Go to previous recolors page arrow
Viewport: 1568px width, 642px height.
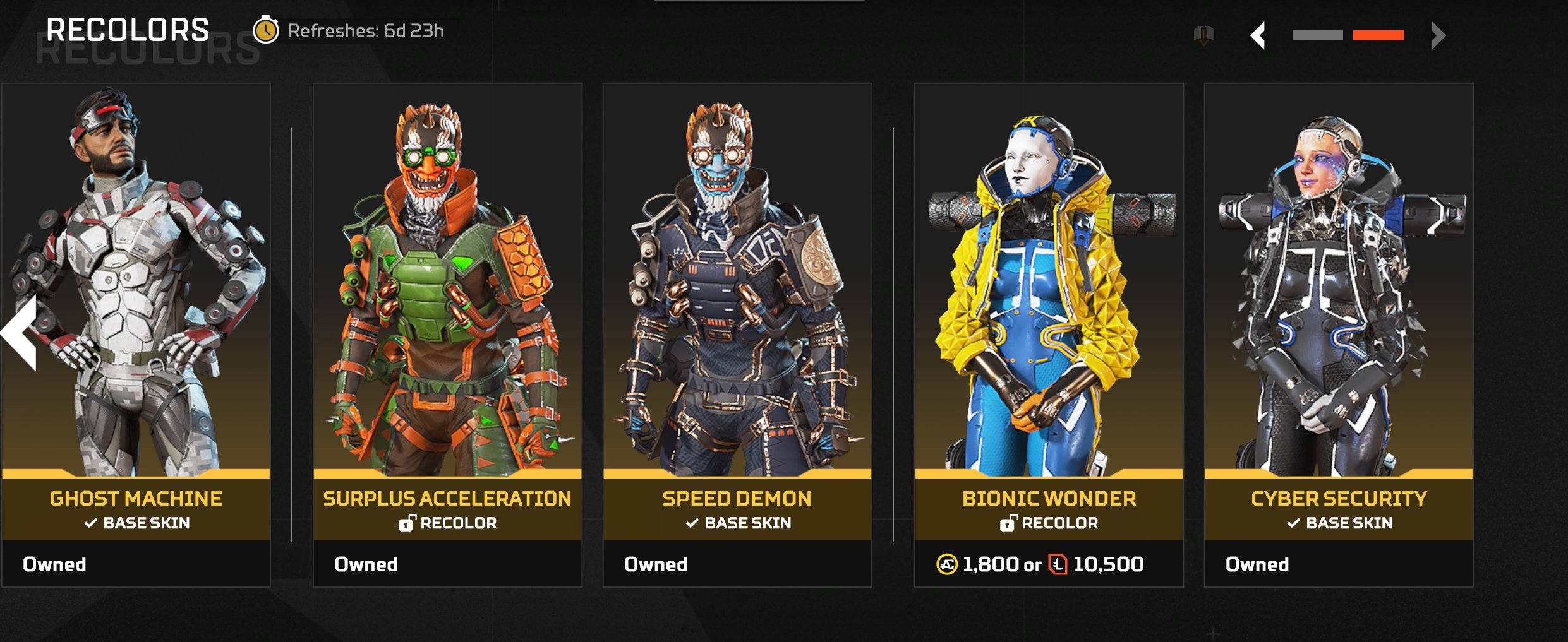(x=1258, y=35)
